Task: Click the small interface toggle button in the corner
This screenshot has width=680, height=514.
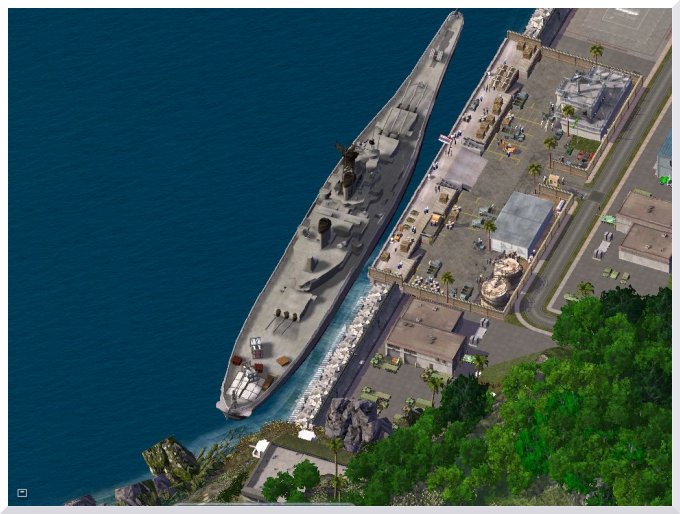Action: coord(22,492)
